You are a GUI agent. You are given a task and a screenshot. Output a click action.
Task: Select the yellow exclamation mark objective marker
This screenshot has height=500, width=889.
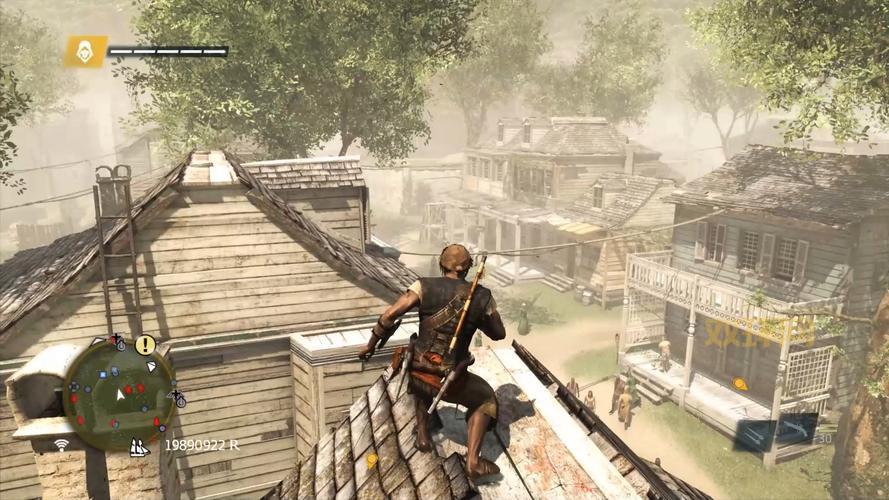point(146,345)
